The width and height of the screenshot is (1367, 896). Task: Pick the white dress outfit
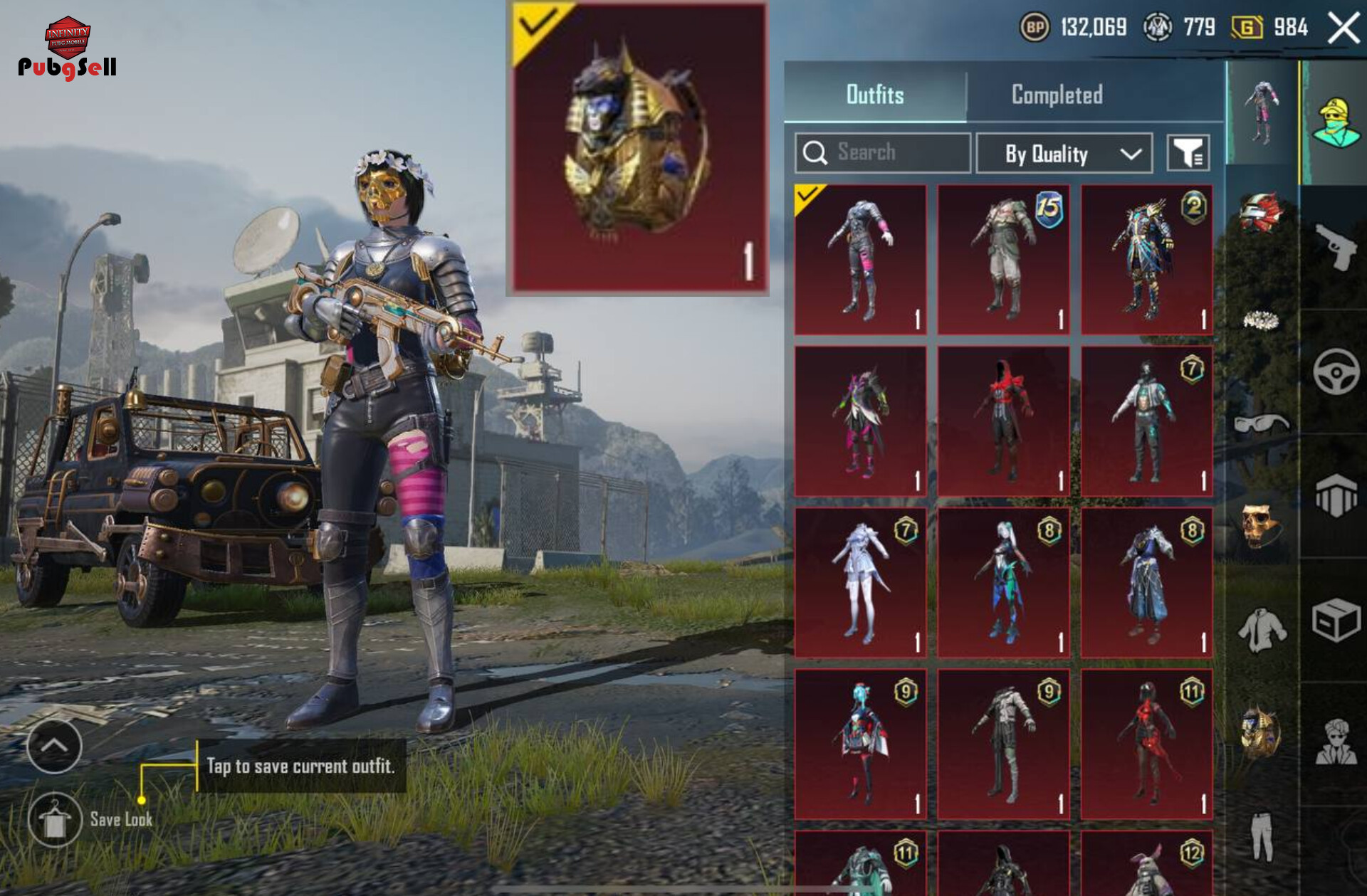click(860, 582)
